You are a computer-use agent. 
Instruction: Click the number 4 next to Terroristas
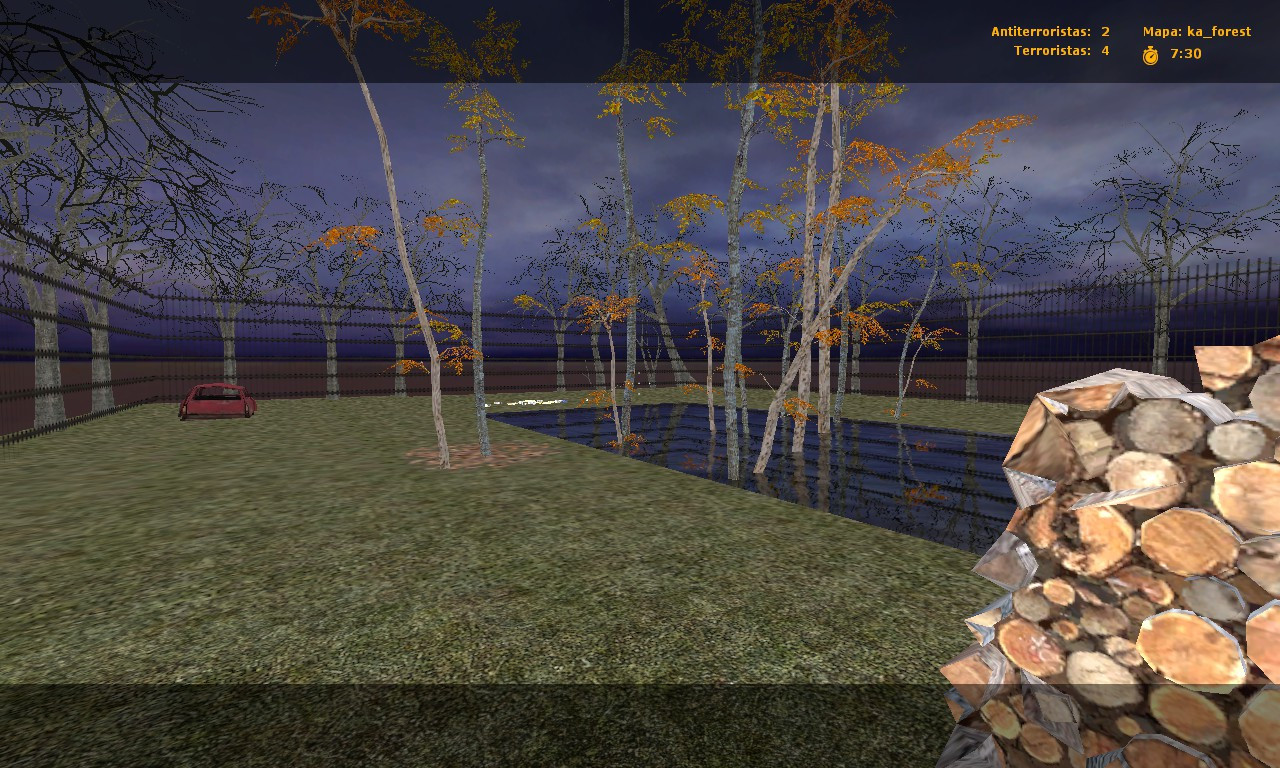[x=1105, y=50]
